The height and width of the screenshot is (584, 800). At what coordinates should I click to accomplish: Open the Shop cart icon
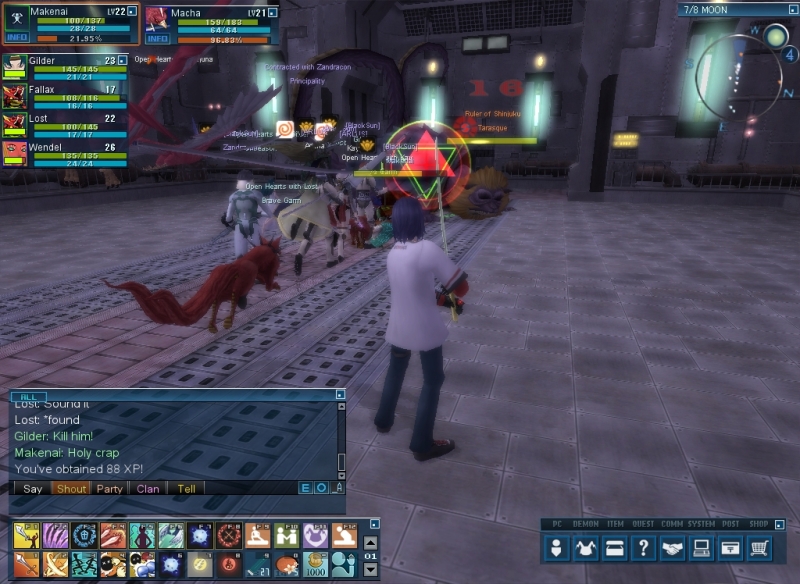point(761,548)
